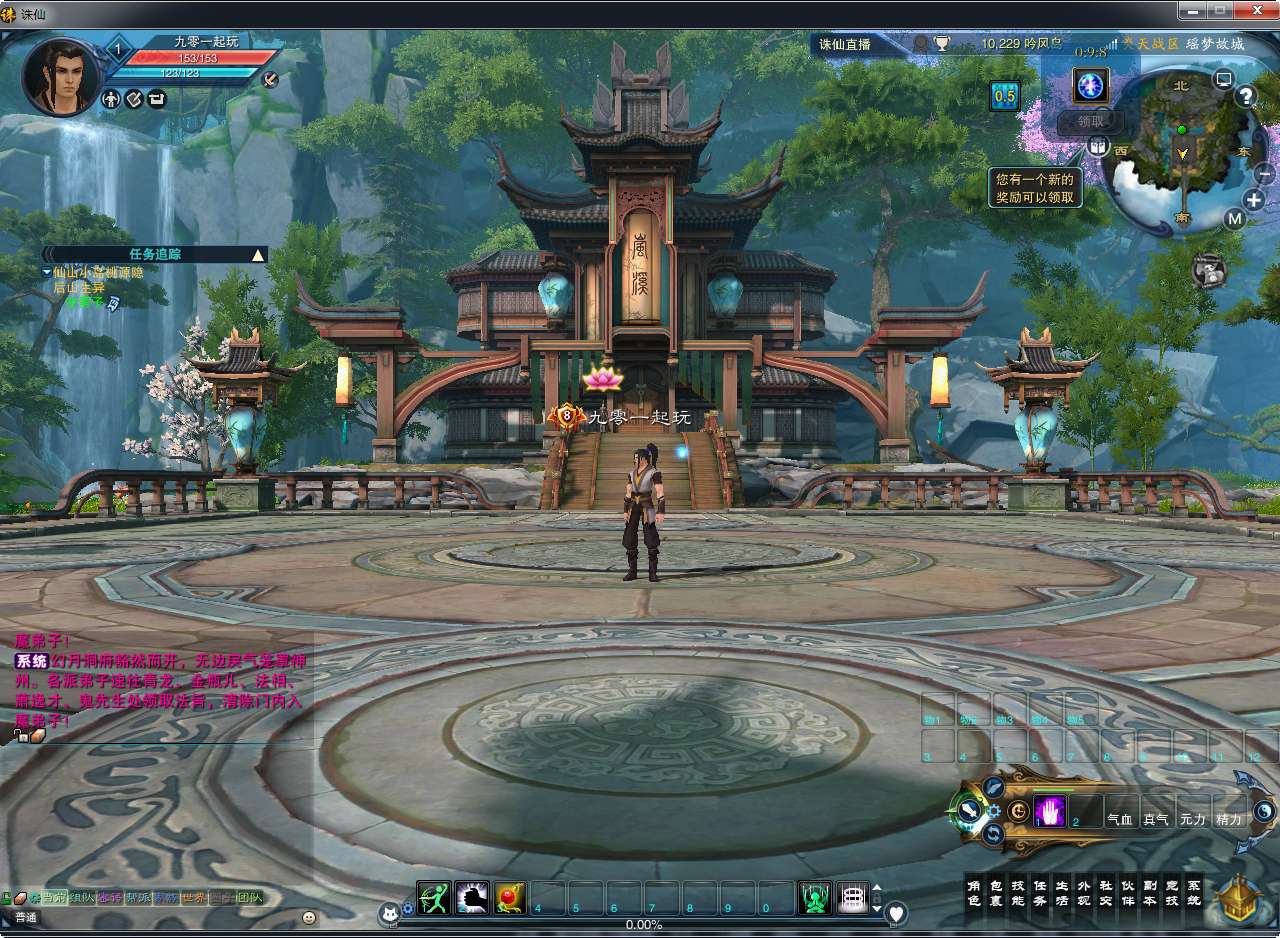Open the 任务 quest log
This screenshot has height=938, width=1280.
[1040, 892]
